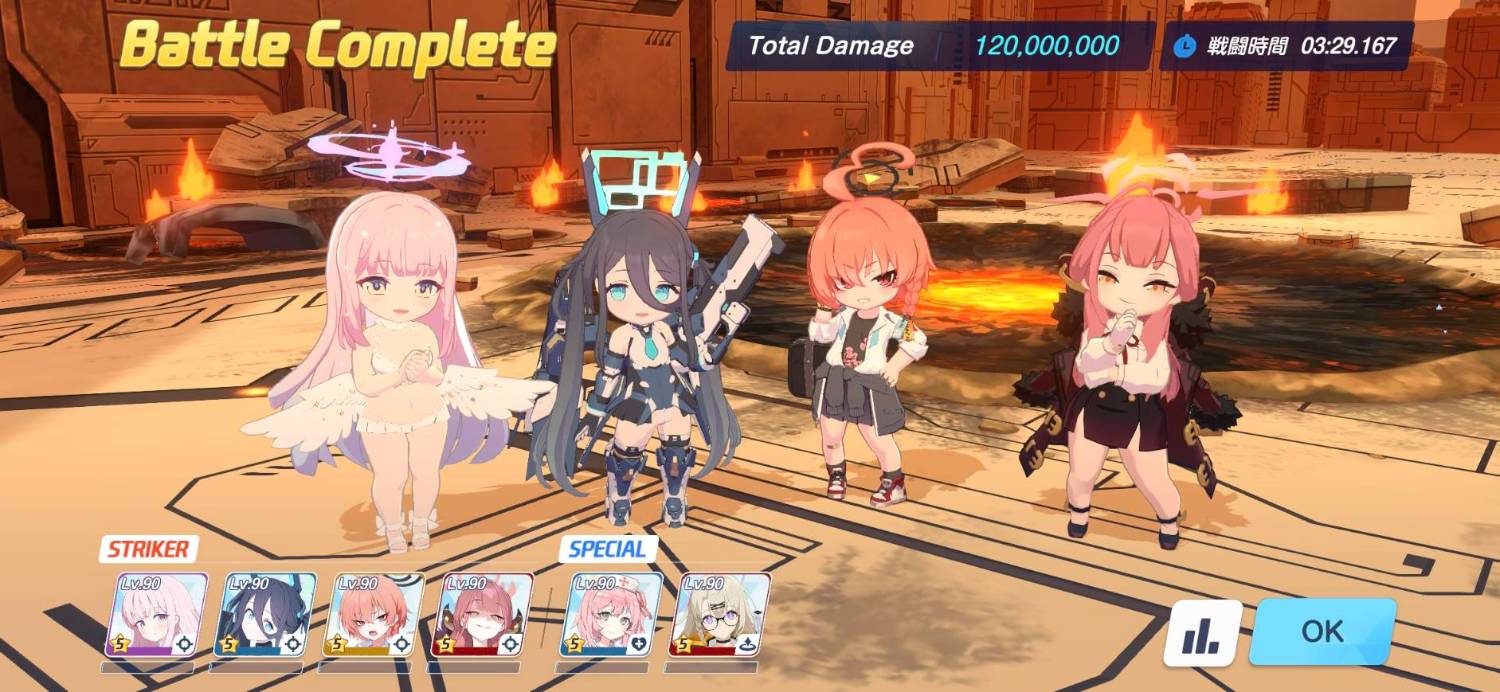Select the pink-haired nurse special portrait
The image size is (1500, 692).
tap(611, 614)
